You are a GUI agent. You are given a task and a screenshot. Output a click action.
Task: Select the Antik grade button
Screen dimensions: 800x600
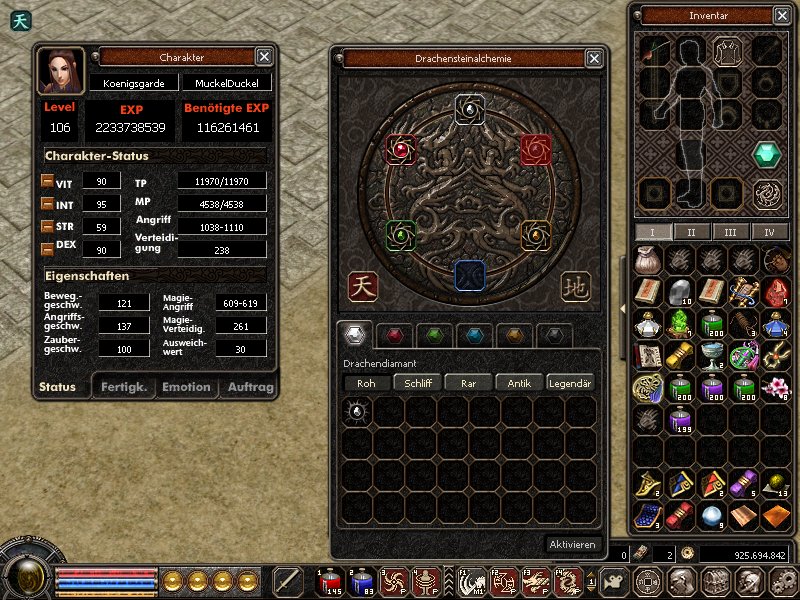pos(519,383)
